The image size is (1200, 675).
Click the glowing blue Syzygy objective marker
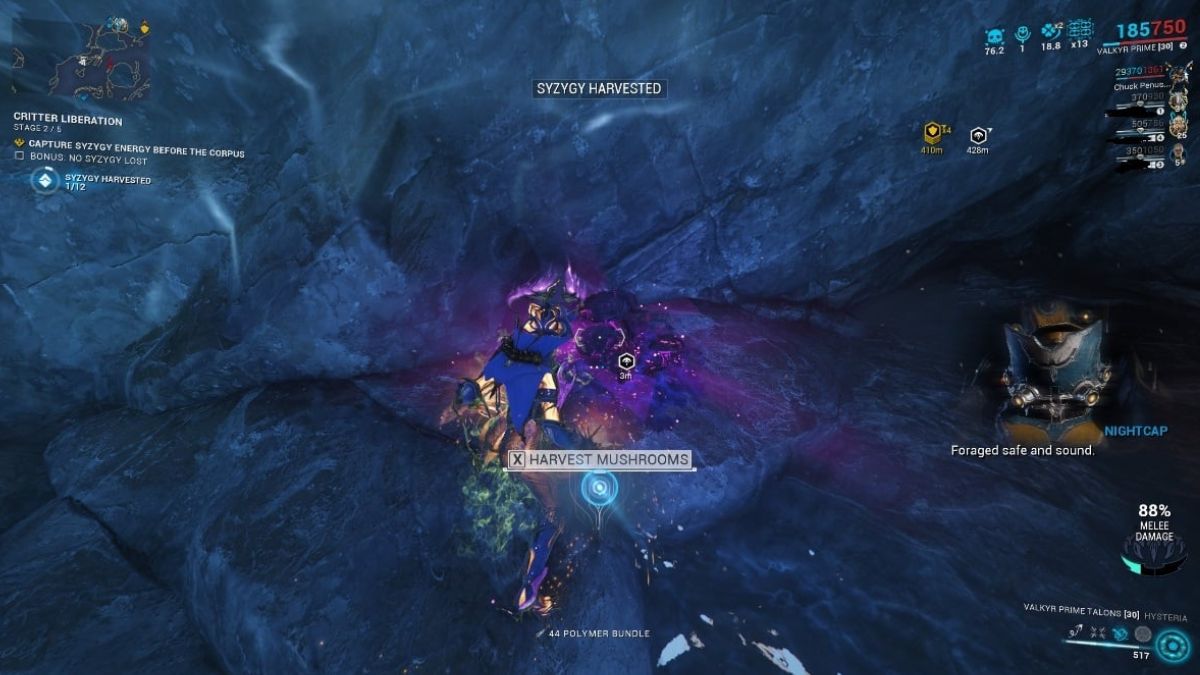[x=599, y=488]
